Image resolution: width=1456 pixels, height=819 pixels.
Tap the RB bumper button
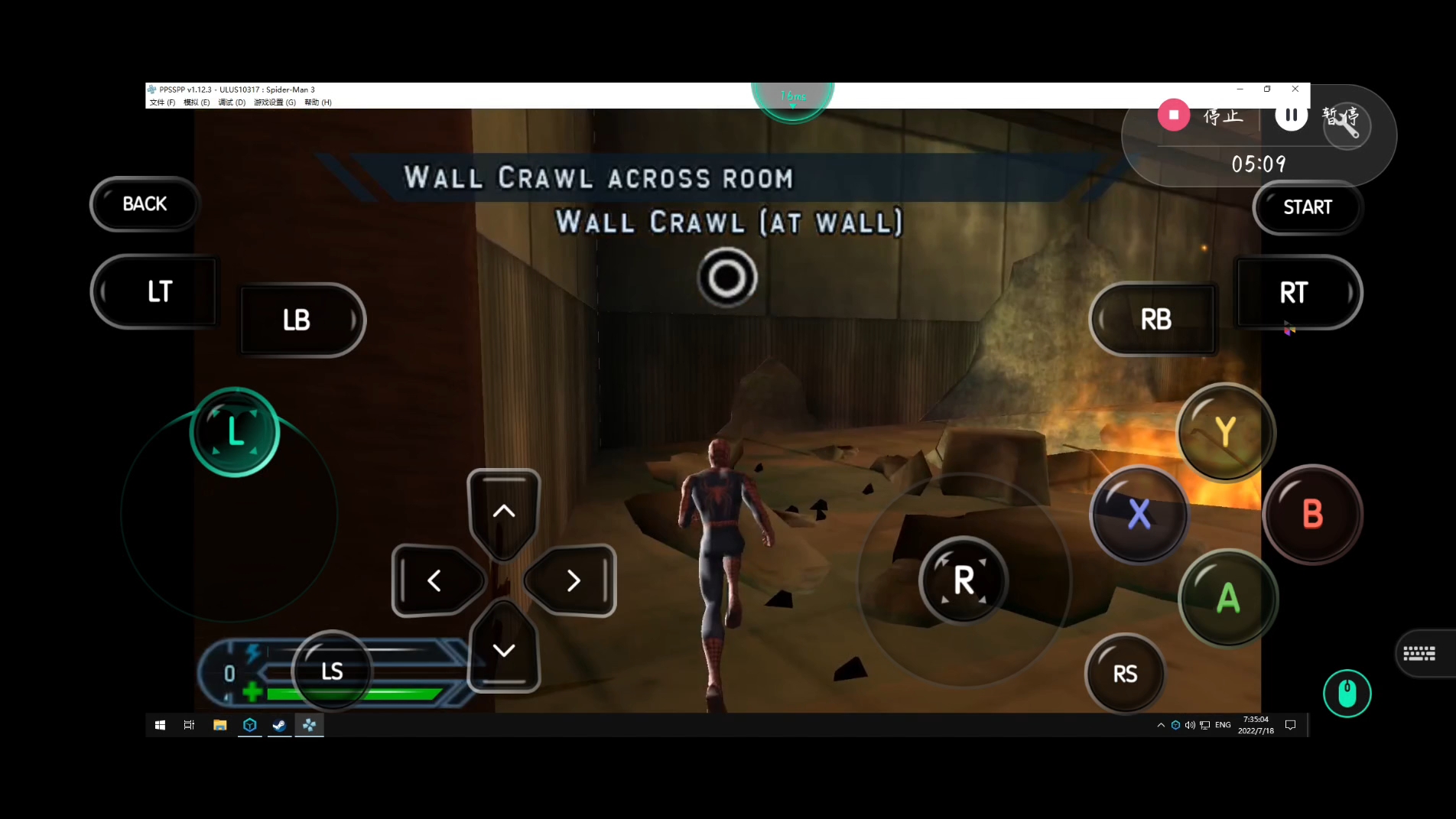coord(1155,319)
